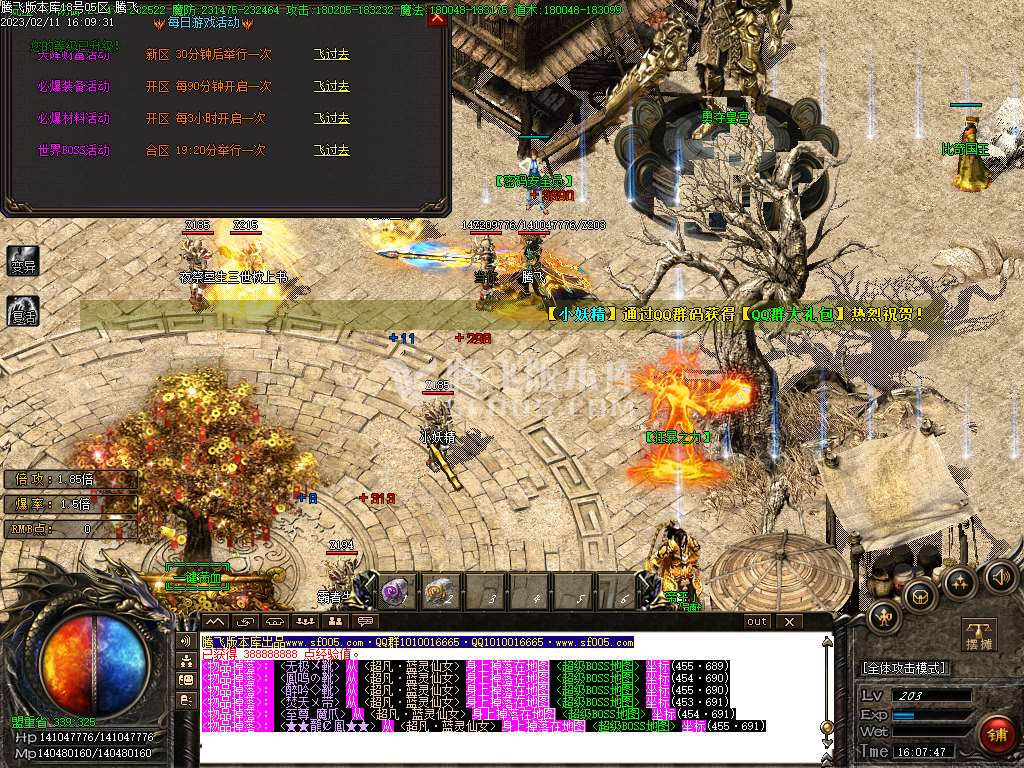Select the purple scroll in hotbar slot 1

(393, 592)
